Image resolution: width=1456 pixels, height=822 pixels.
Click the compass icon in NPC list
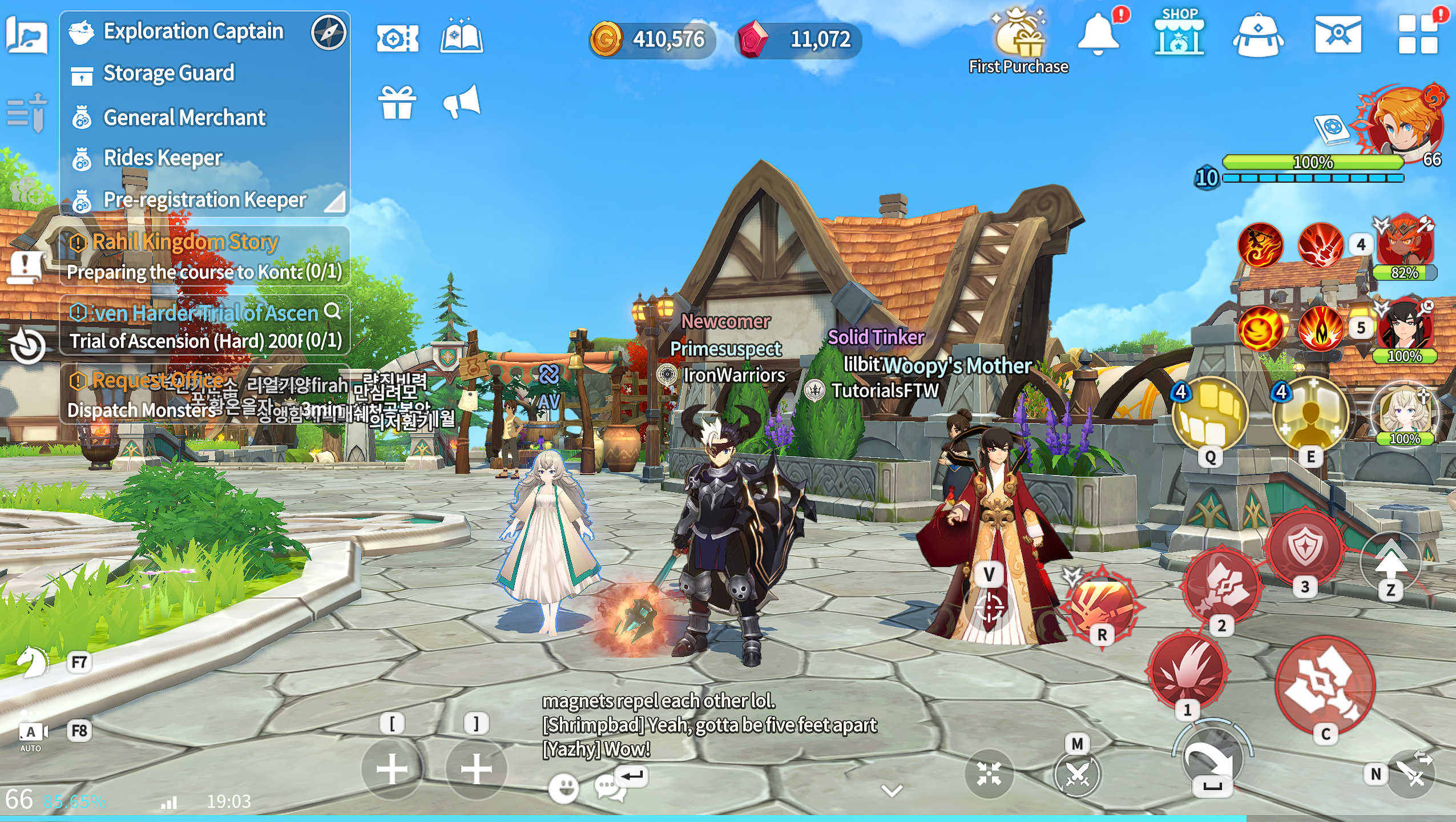pos(329,32)
